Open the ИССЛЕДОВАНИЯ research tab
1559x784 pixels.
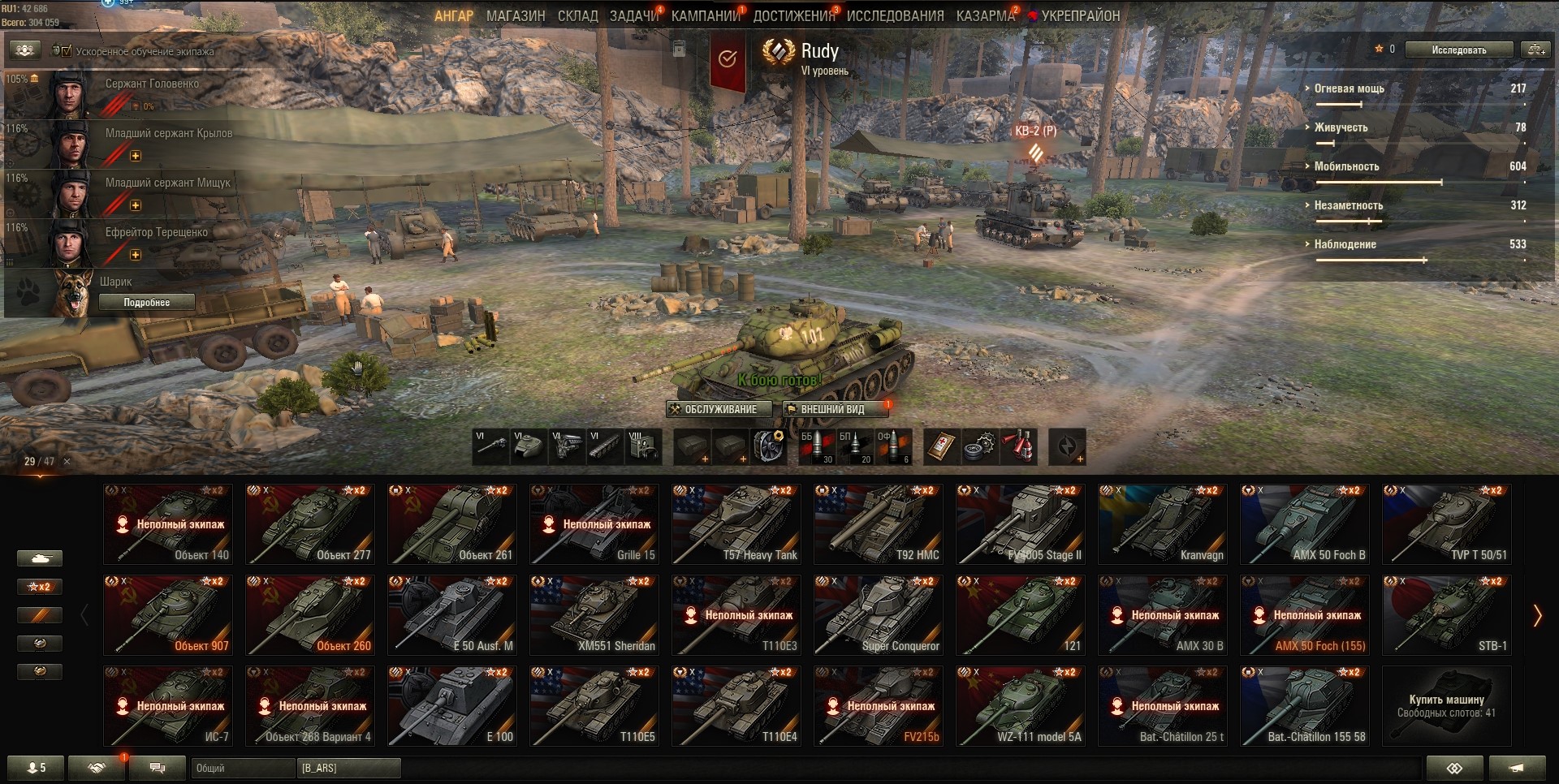coord(895,15)
